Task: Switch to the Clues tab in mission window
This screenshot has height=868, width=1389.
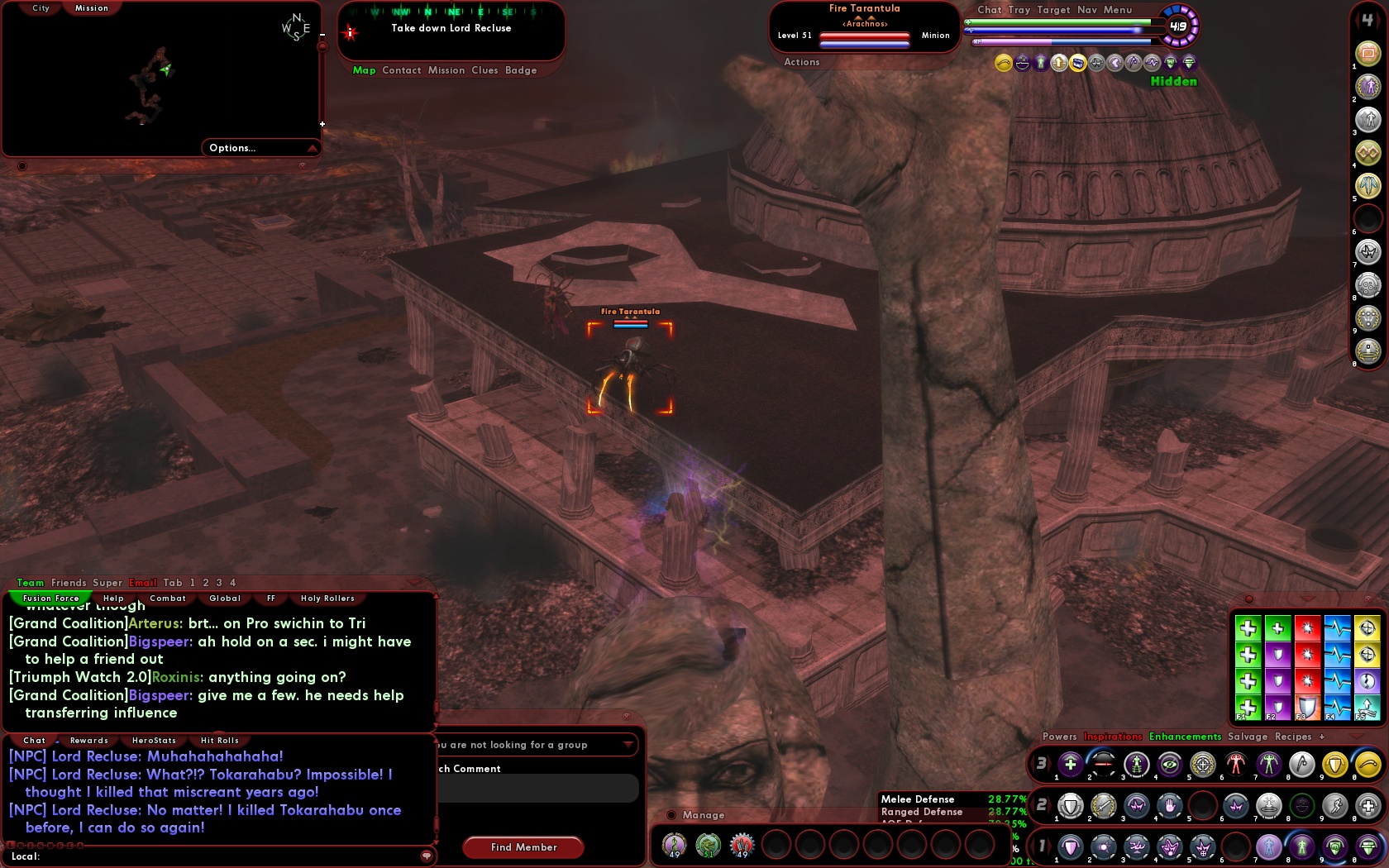Action: (x=485, y=70)
